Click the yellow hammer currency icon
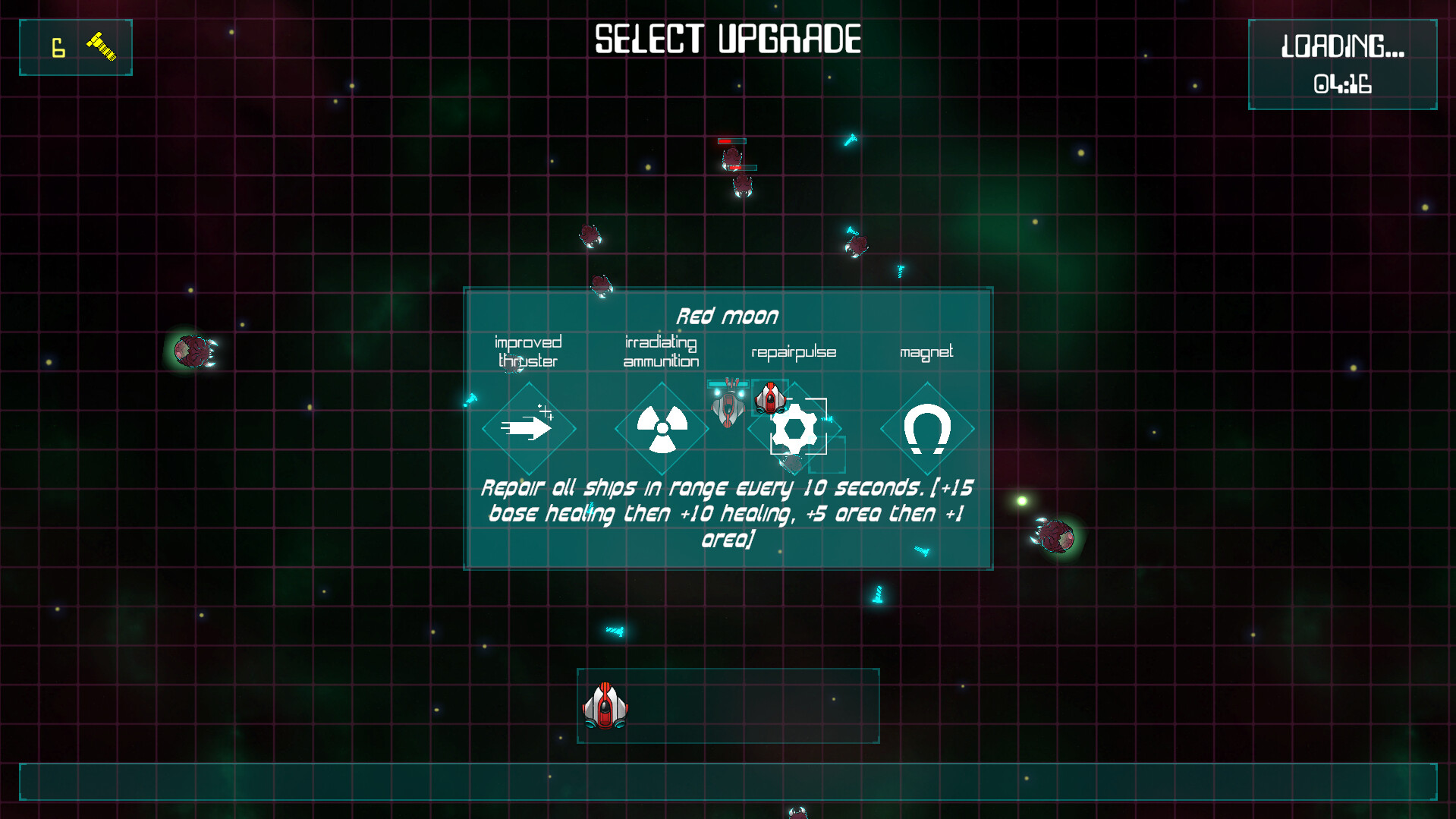This screenshot has height=819, width=1456. (x=102, y=46)
